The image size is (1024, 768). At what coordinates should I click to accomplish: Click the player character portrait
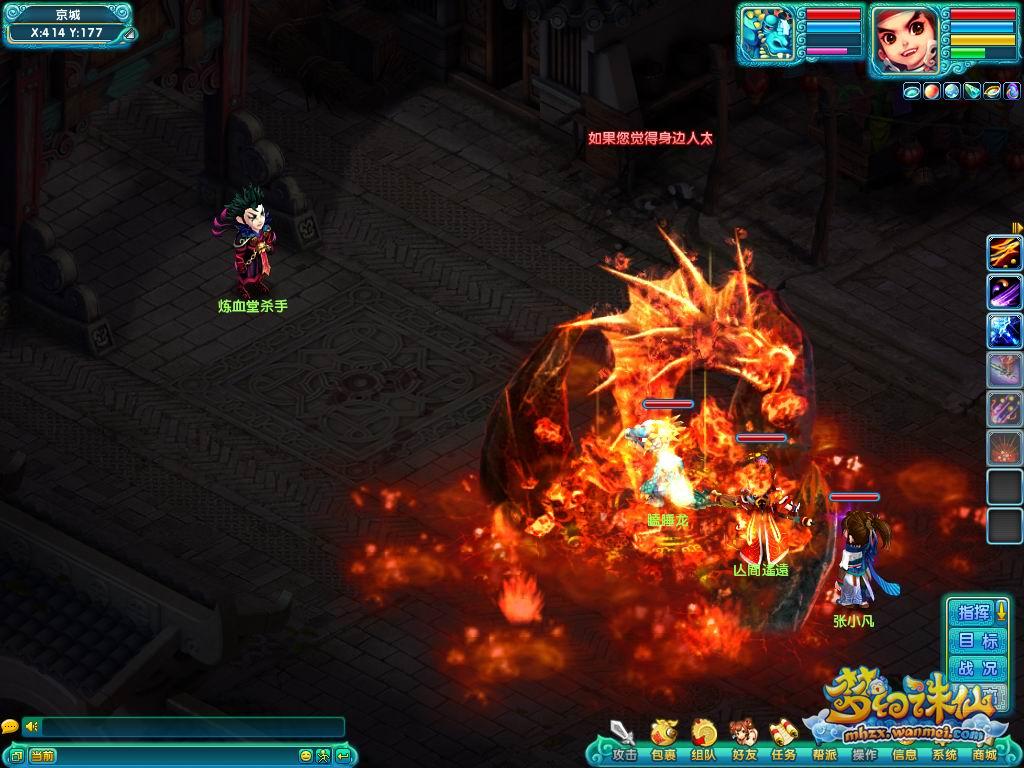pyautogui.click(x=905, y=39)
